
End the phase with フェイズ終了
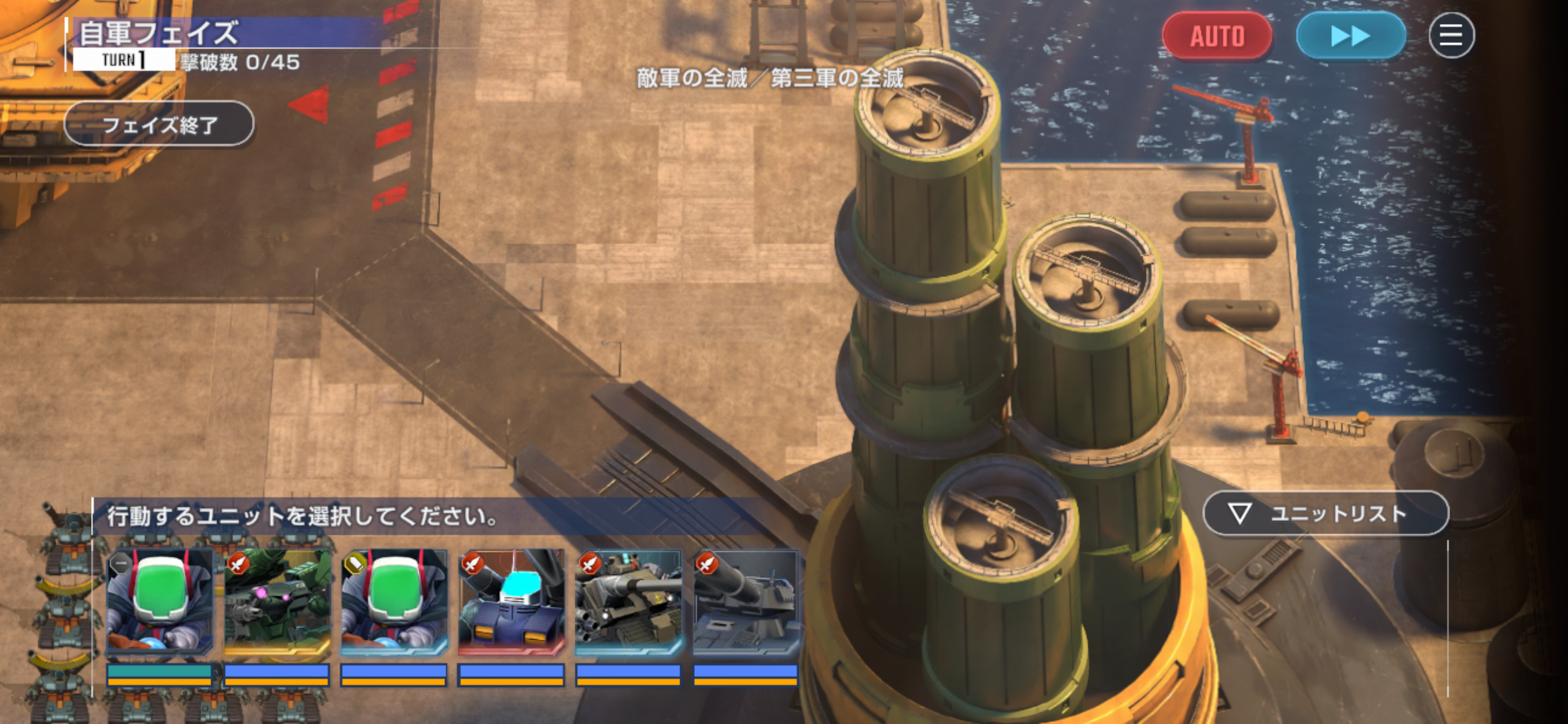click(159, 124)
